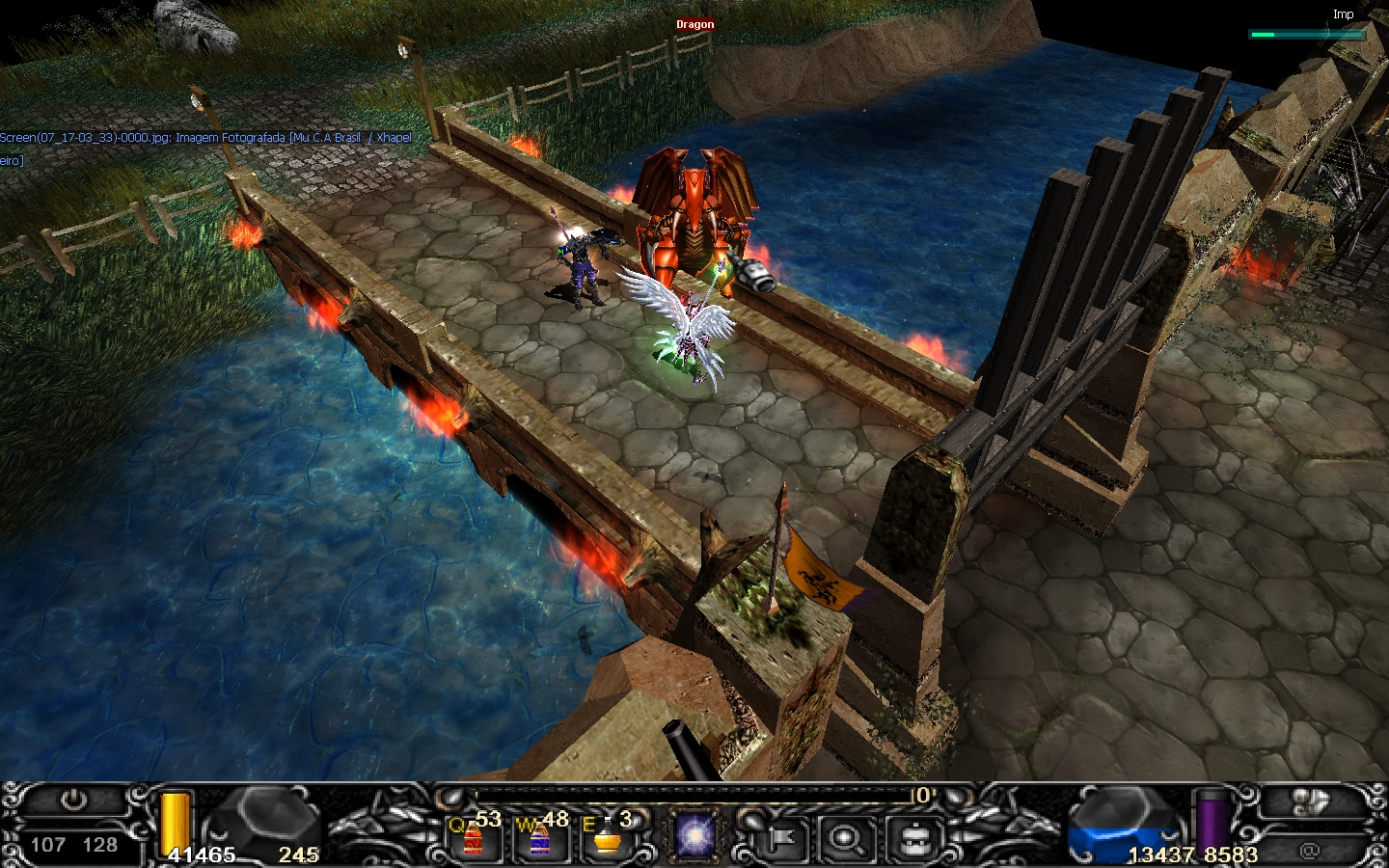This screenshot has width=1389, height=868.
Task: Use the blue mana potion in slot W
Action: pos(539,837)
